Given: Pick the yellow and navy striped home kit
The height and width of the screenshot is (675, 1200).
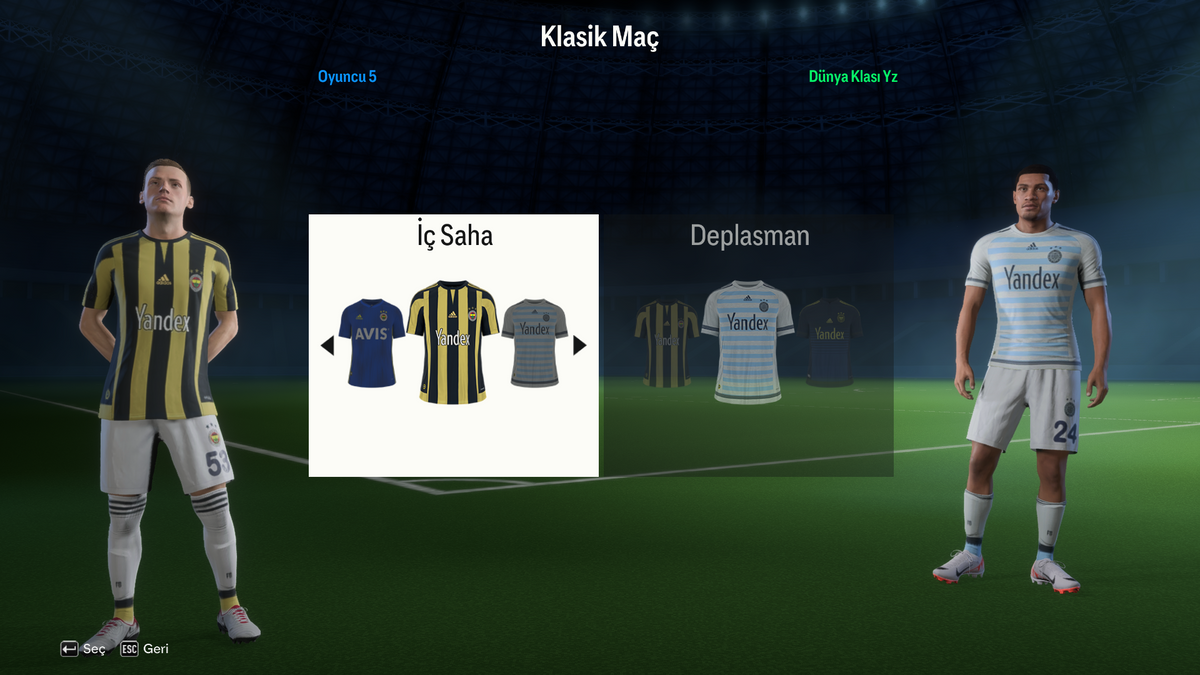Looking at the screenshot, I should click(x=453, y=341).
